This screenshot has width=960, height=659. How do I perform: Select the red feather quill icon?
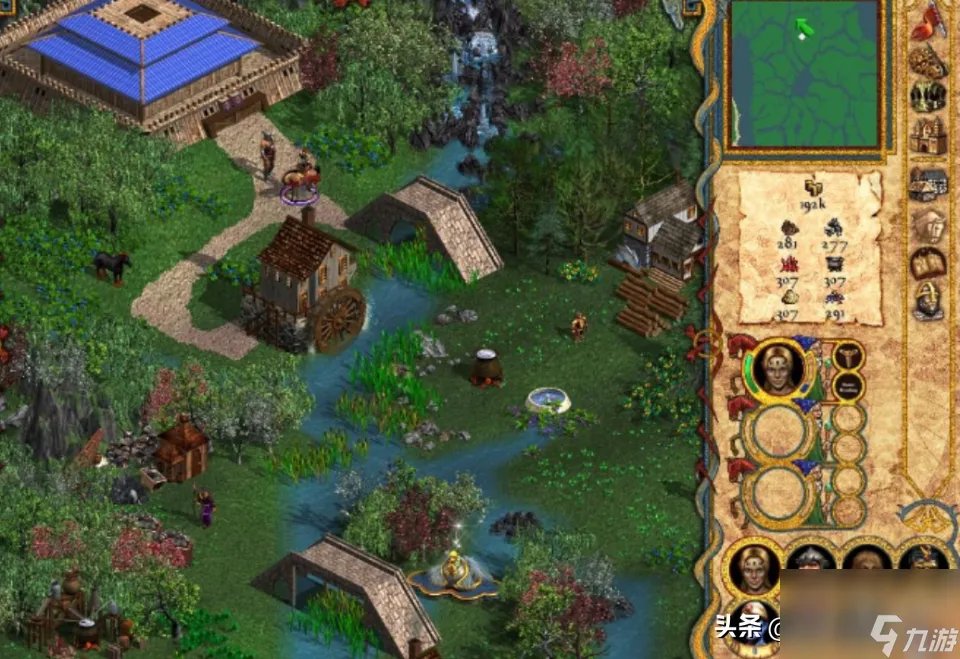(928, 22)
